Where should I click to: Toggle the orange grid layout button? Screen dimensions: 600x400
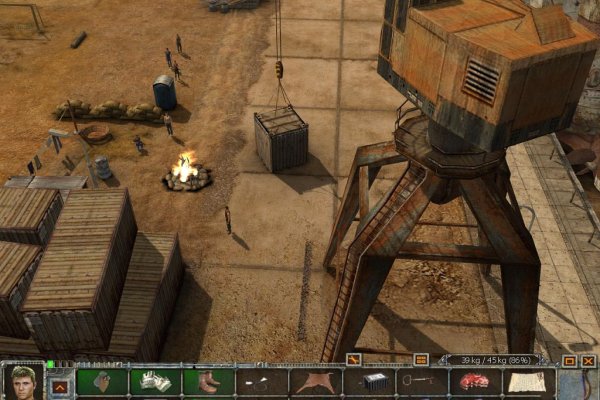point(421,359)
